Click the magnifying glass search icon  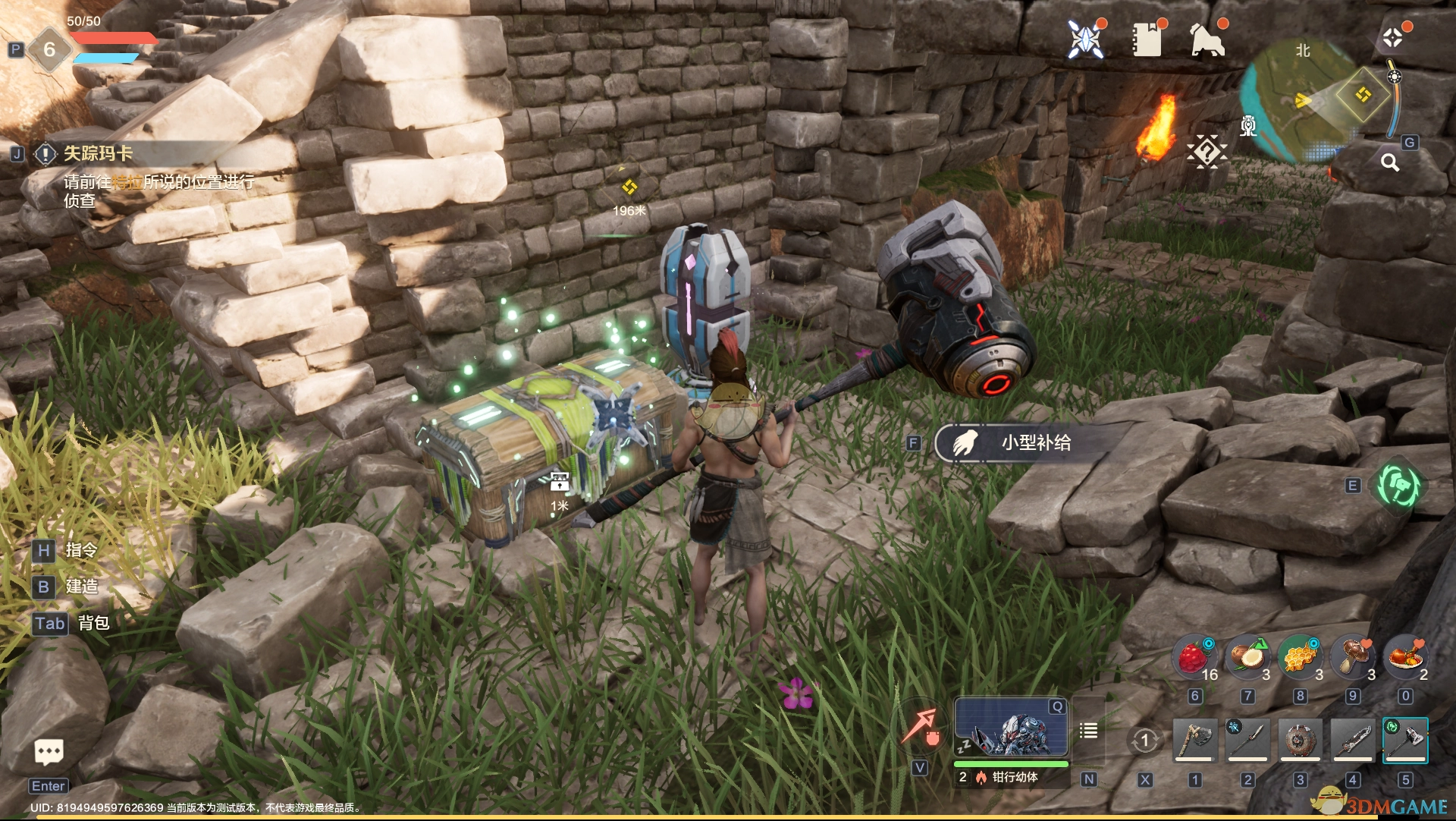tap(1390, 162)
